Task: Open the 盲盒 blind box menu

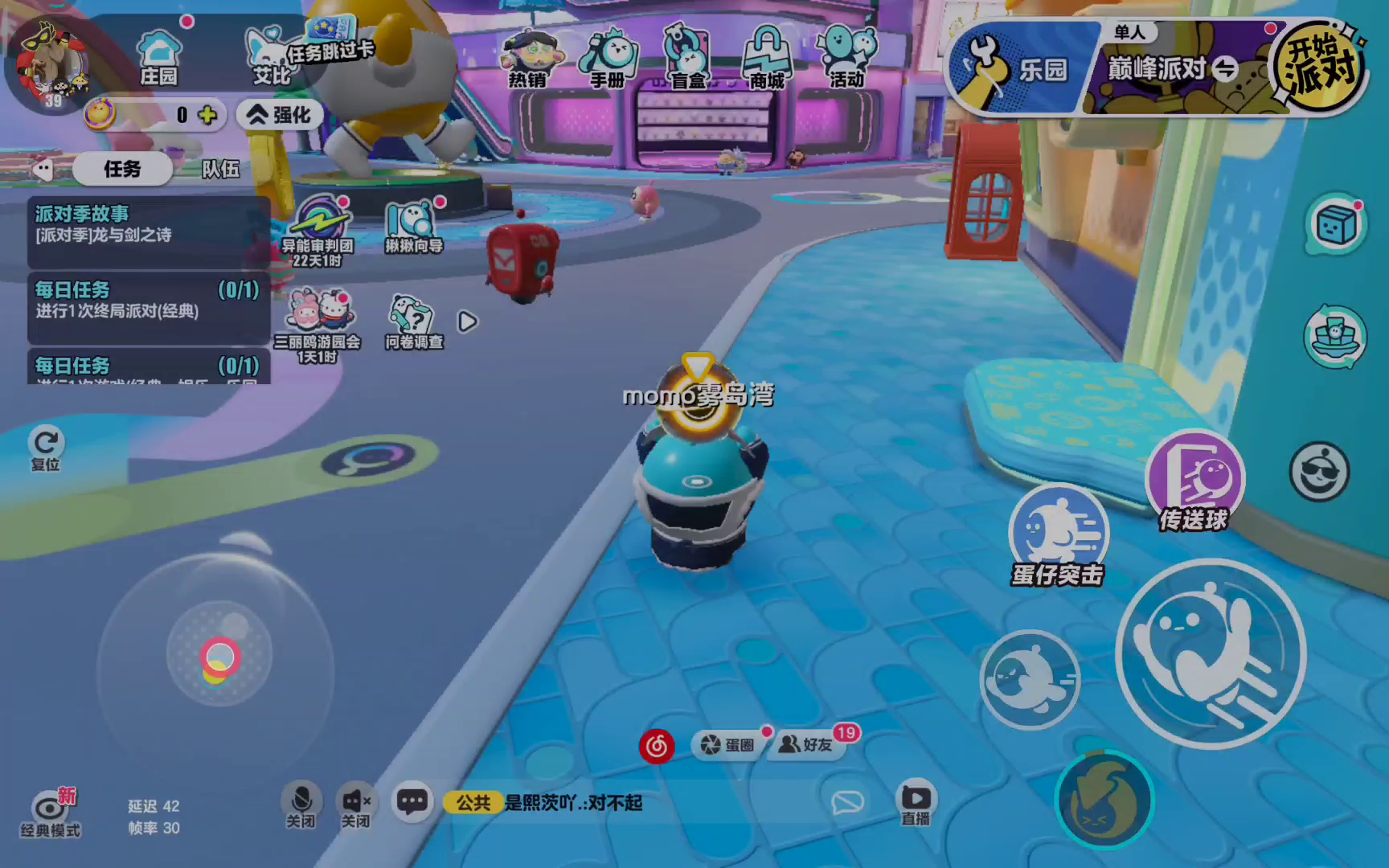Action: click(688, 58)
